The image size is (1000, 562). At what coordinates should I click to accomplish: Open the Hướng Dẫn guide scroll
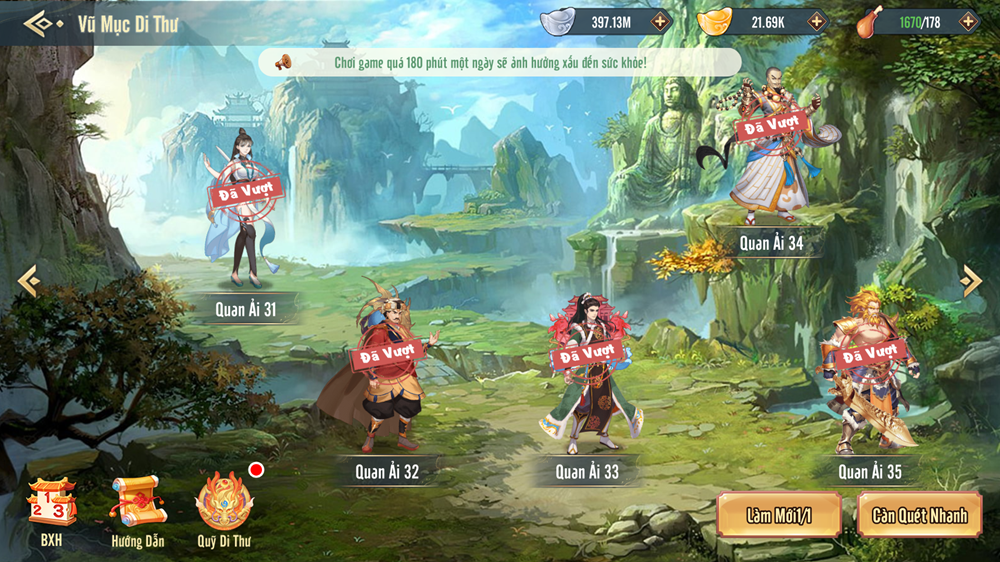(x=138, y=511)
